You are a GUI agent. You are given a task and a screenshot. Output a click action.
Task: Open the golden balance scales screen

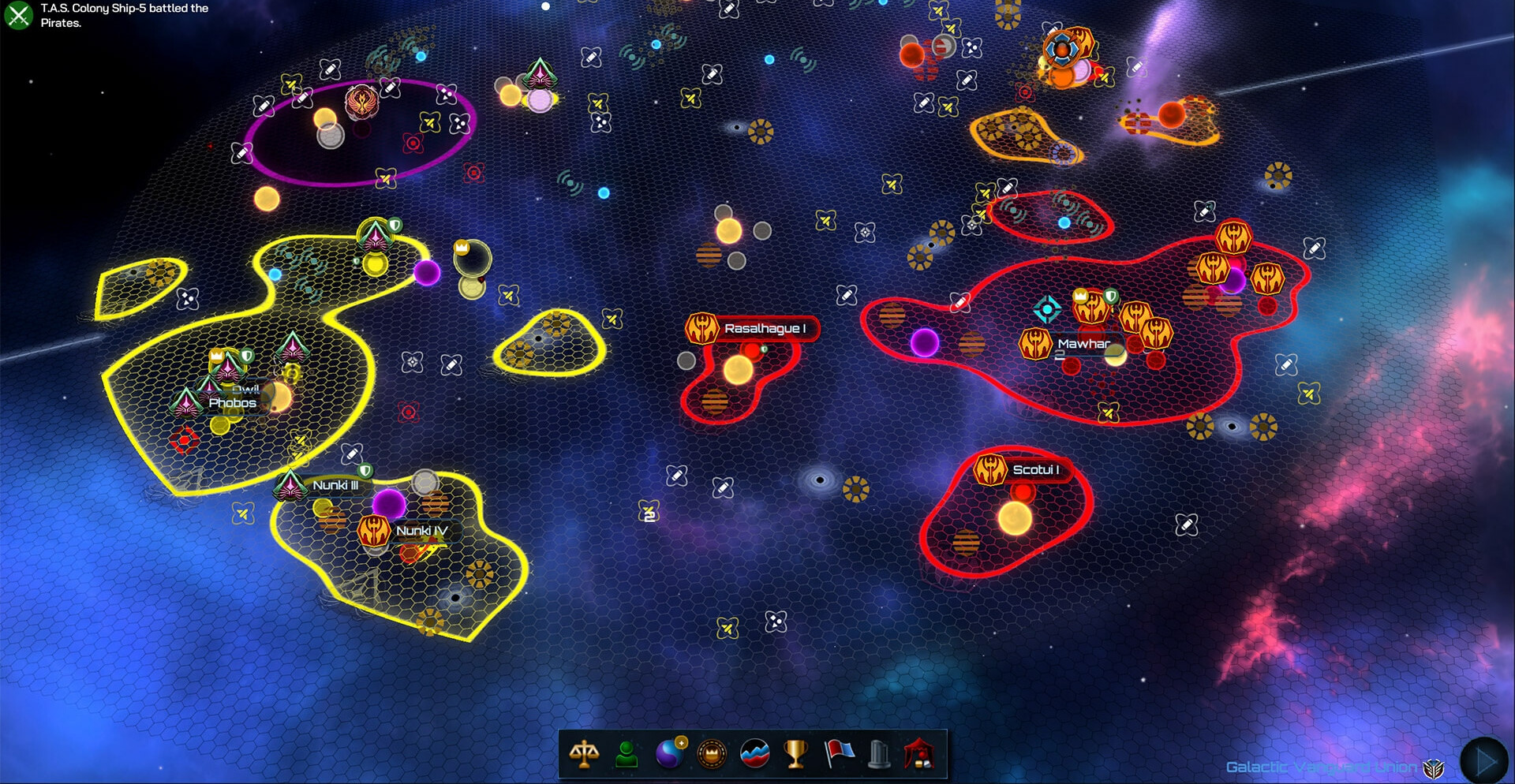coord(584,754)
